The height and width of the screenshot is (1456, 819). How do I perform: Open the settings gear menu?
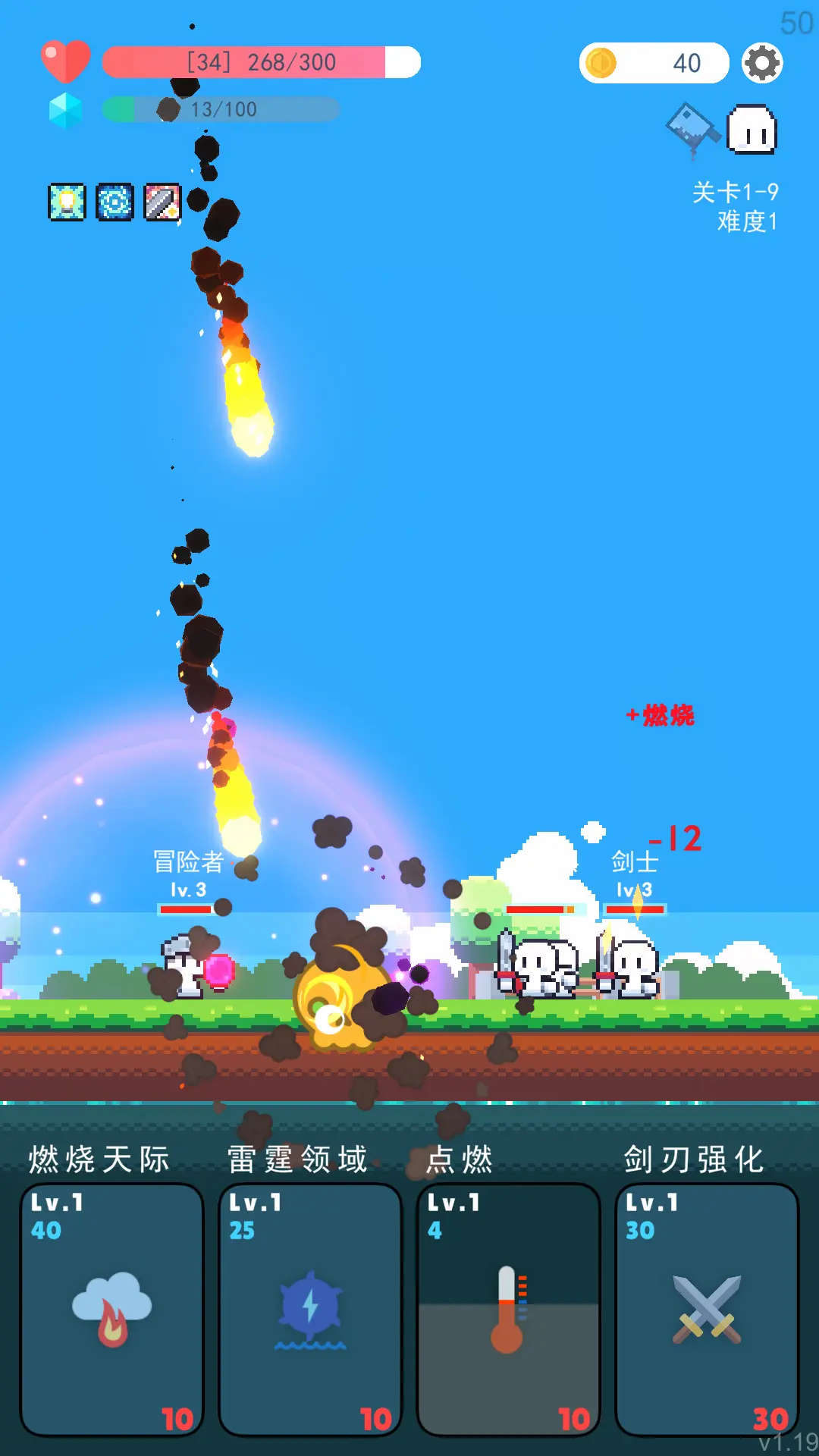click(761, 63)
